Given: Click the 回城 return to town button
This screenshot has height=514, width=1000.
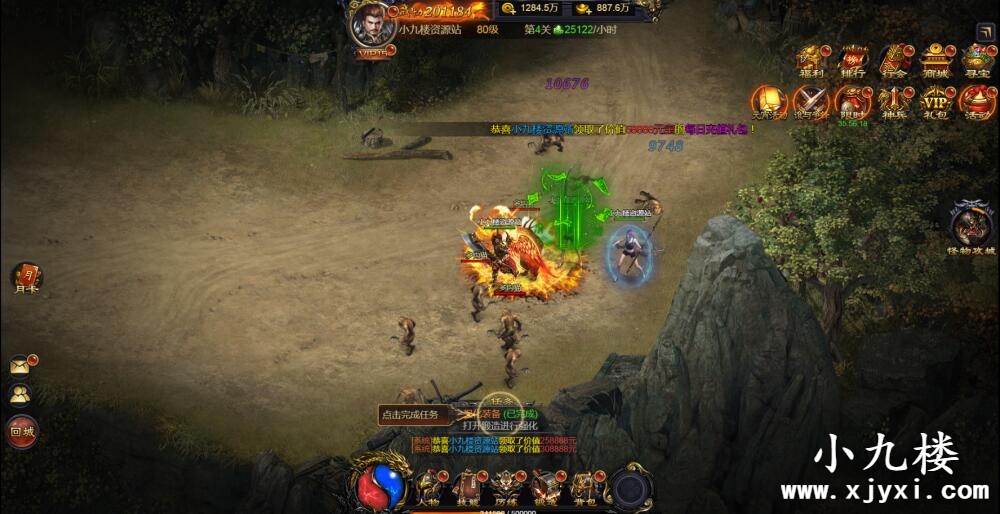Looking at the screenshot, I should [x=22, y=432].
